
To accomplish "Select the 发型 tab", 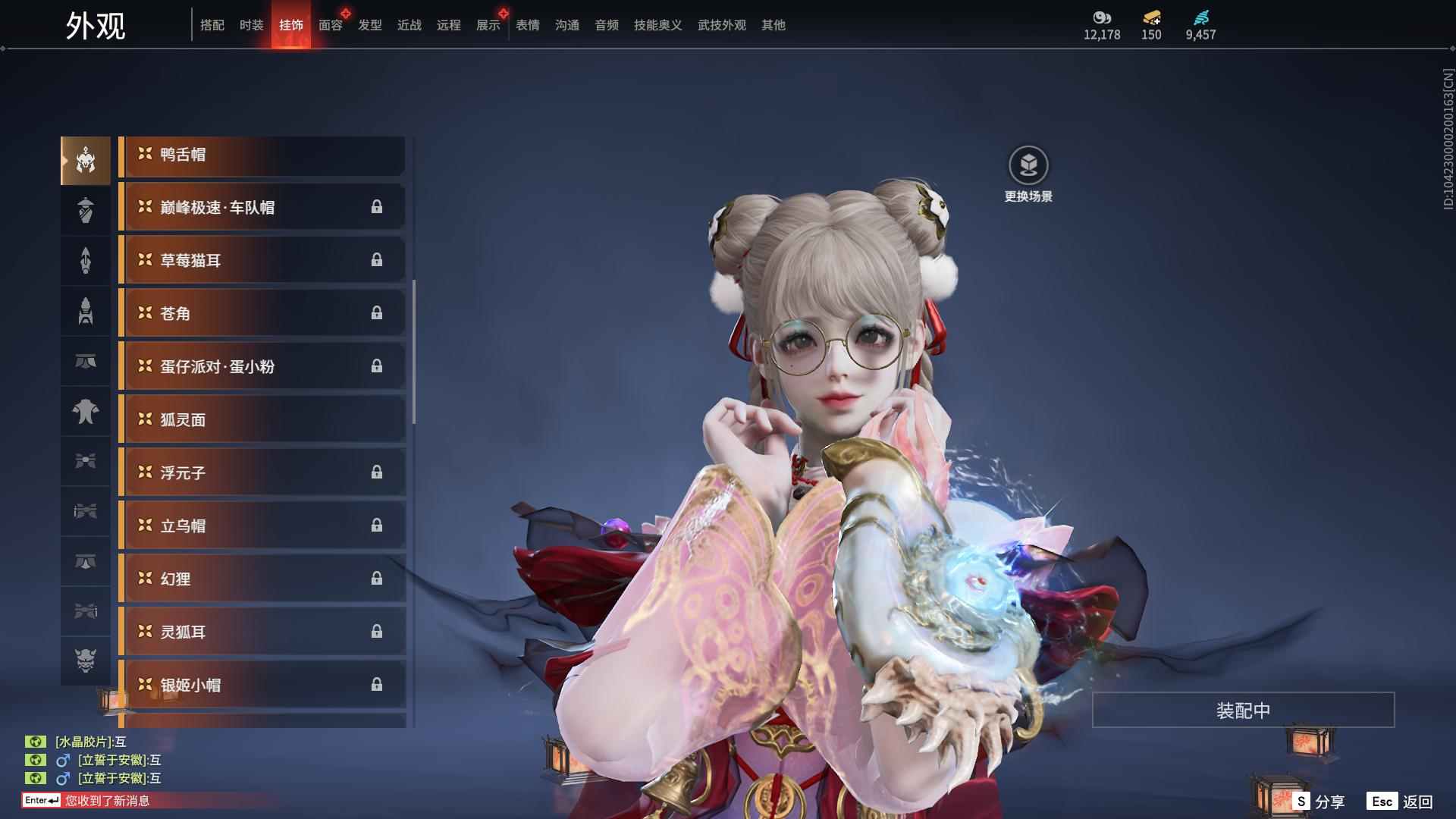I will tap(369, 25).
